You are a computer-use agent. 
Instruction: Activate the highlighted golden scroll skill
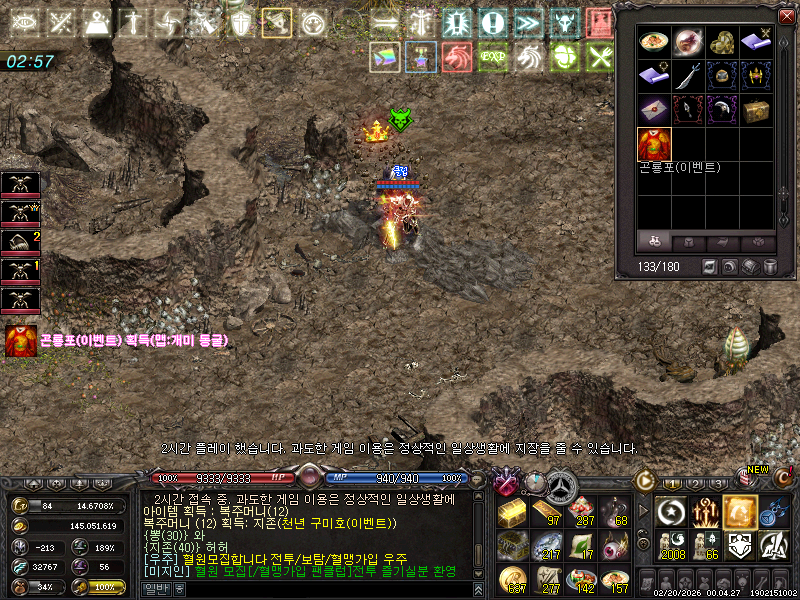pyautogui.click(x=740, y=512)
